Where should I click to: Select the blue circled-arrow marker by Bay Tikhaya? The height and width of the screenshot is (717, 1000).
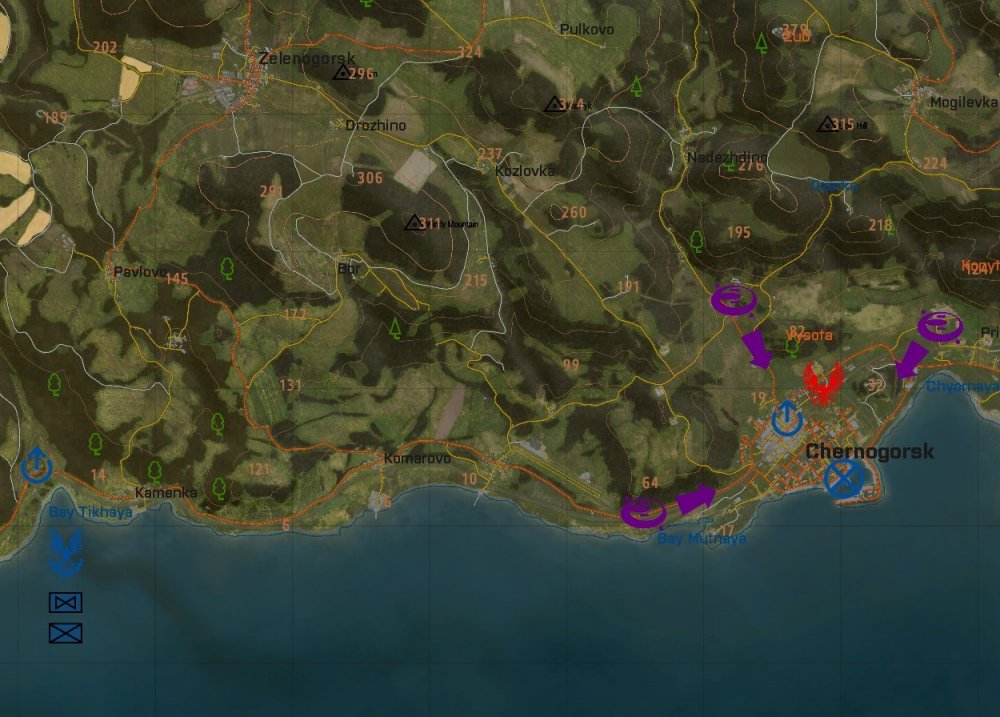point(37,465)
